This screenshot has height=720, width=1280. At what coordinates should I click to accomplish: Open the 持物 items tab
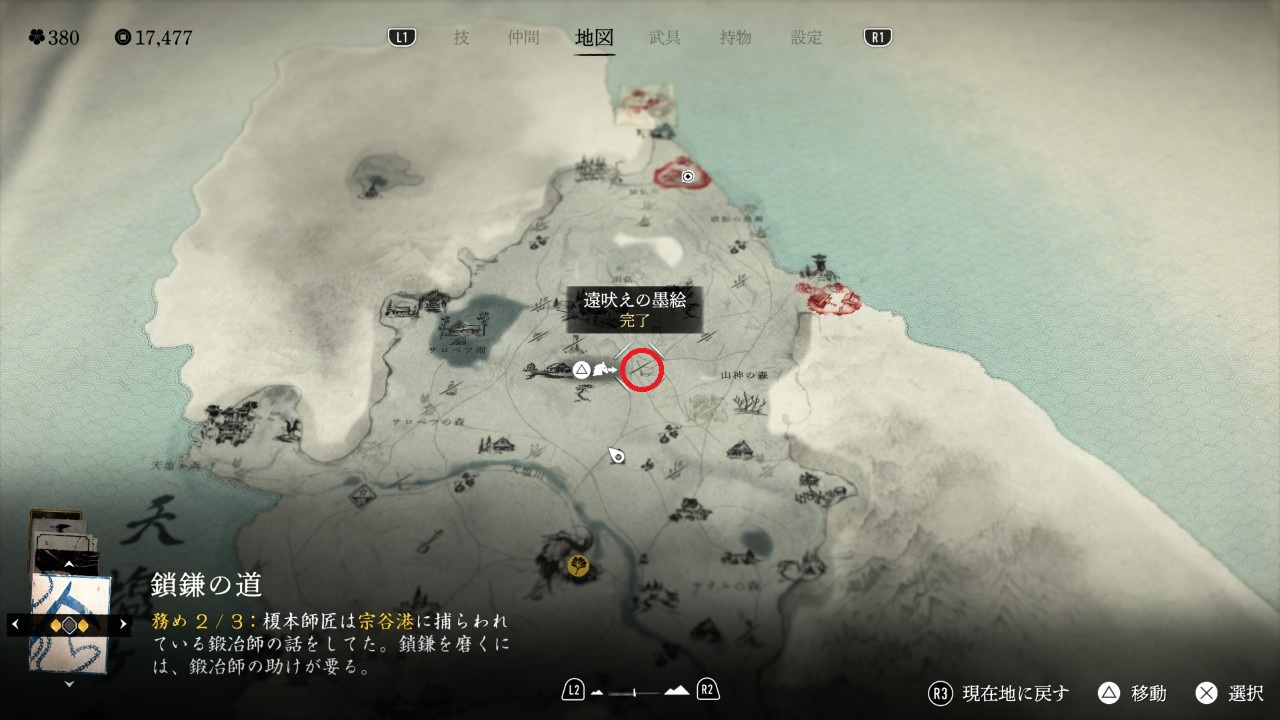click(735, 38)
